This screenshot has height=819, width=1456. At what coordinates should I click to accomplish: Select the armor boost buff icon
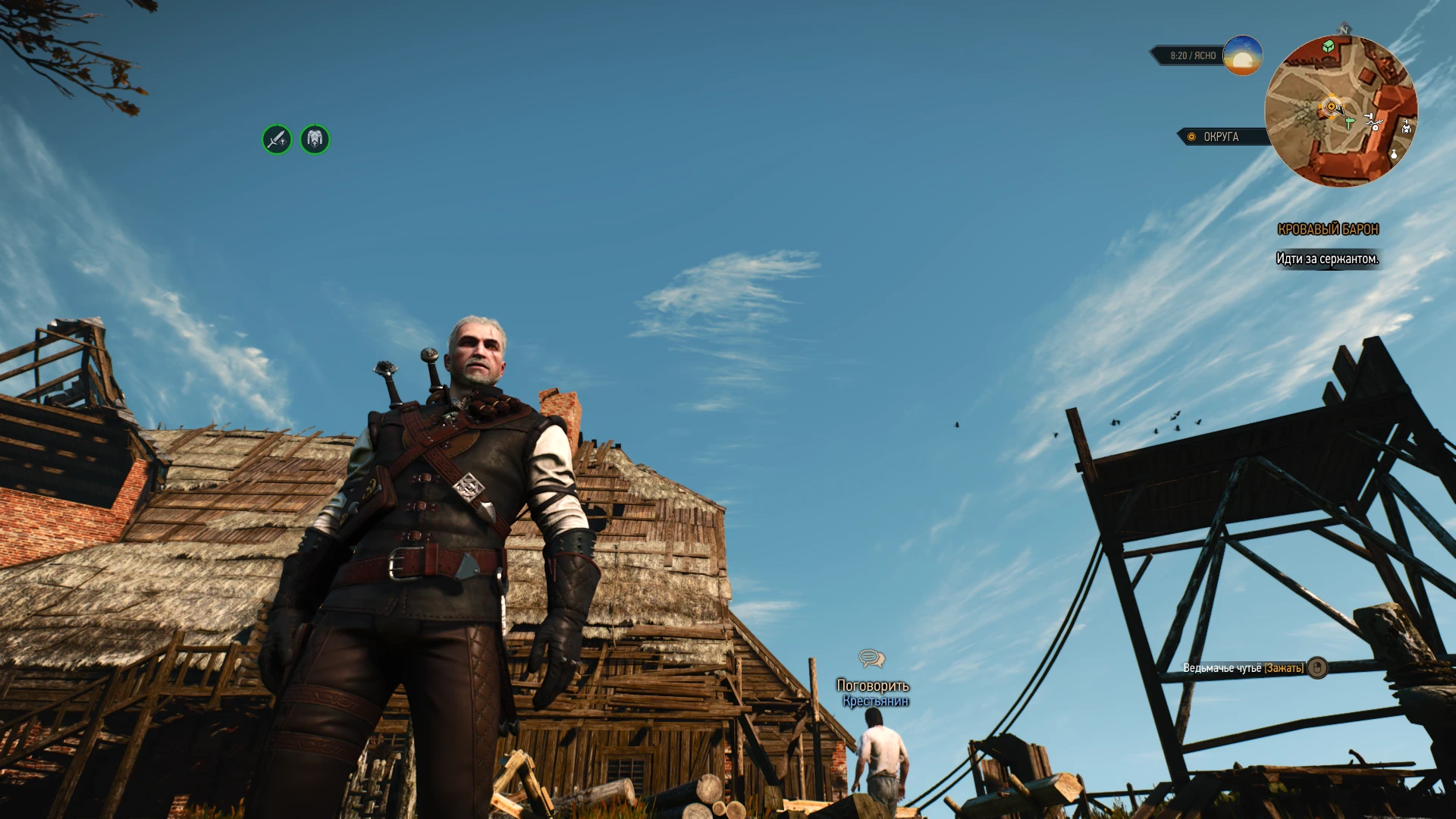pos(315,140)
